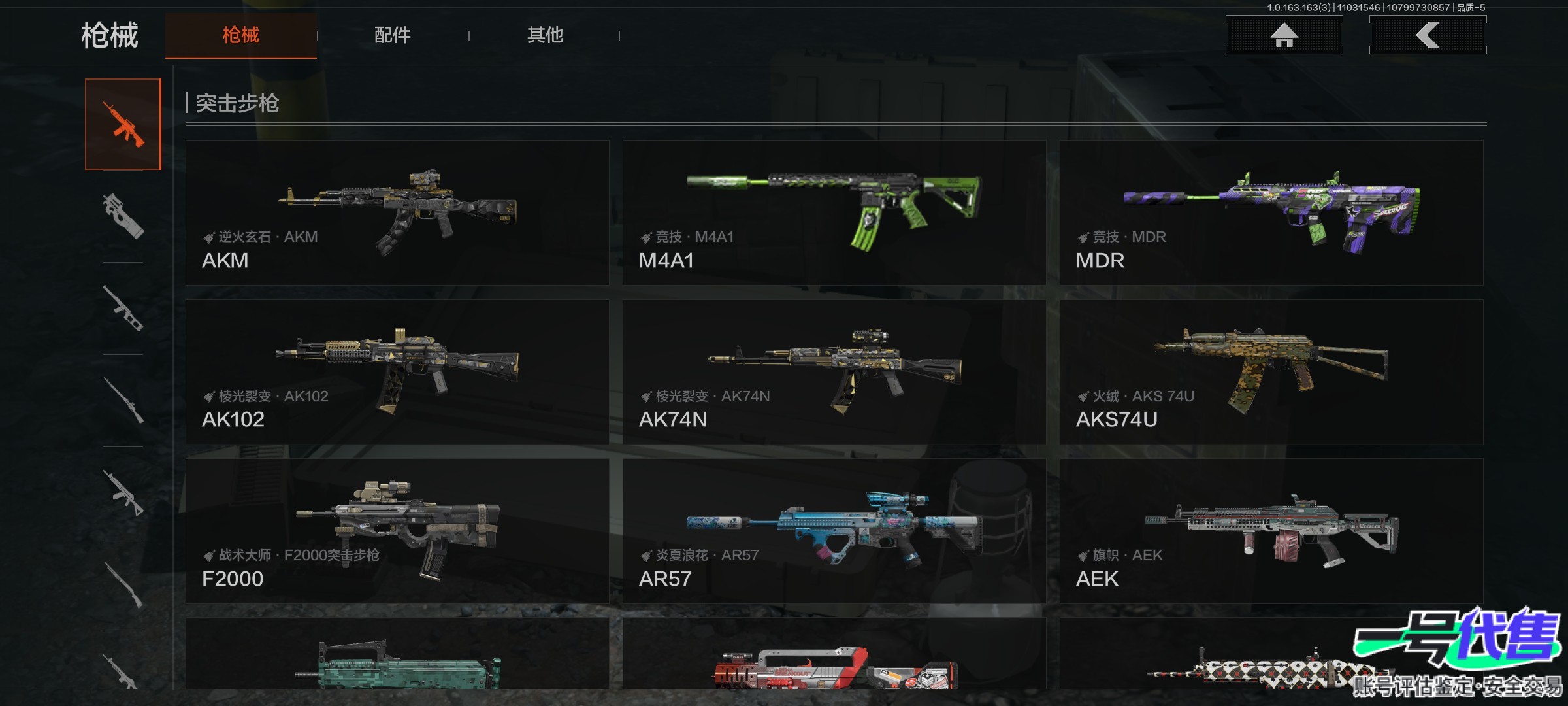Switch to the 枪械 tab
Screen dimensions: 1568x706
[x=240, y=35]
